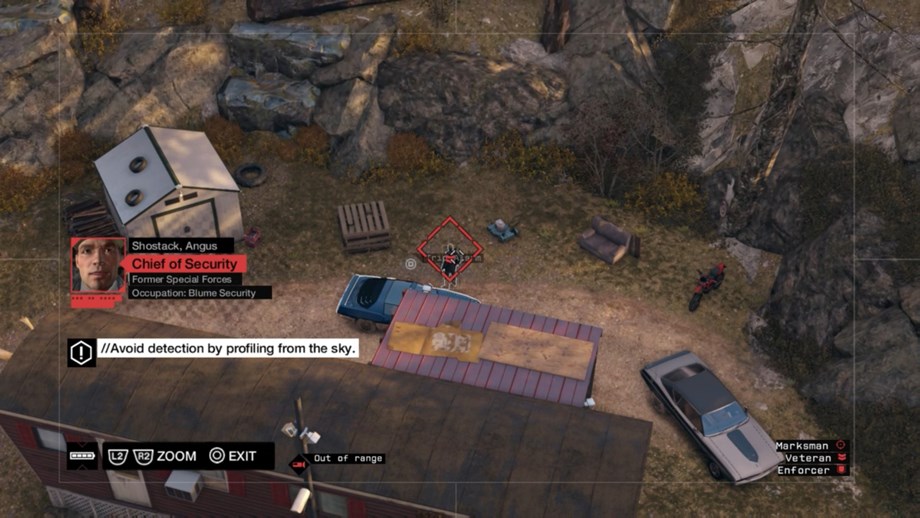Click the Out of range hack icon

point(299,463)
